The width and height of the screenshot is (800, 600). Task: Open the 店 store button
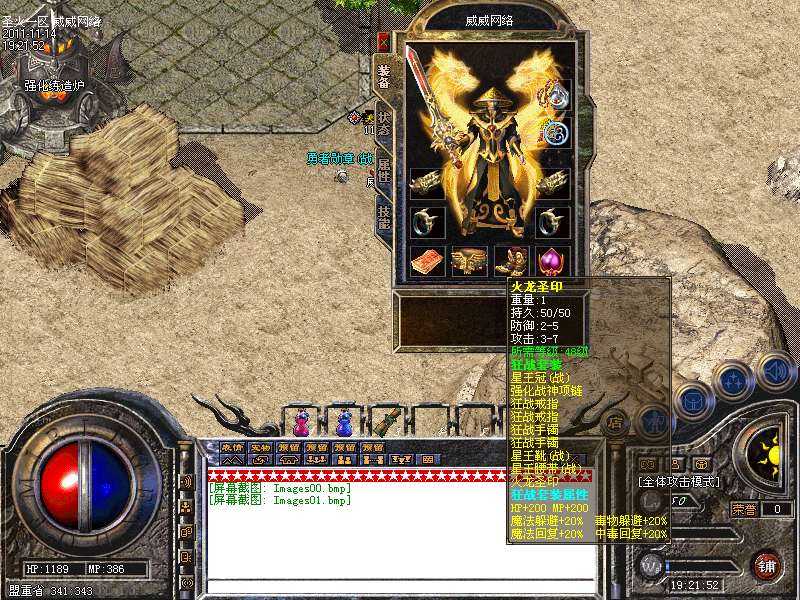[617, 422]
